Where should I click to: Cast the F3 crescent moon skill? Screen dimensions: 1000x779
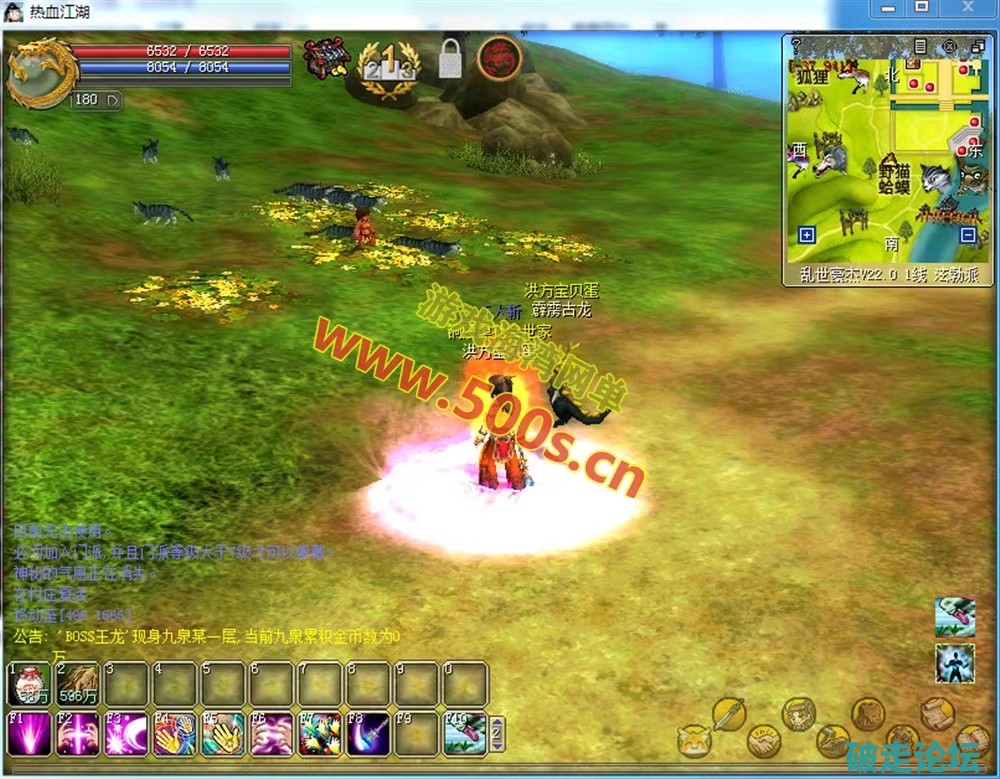click(126, 734)
